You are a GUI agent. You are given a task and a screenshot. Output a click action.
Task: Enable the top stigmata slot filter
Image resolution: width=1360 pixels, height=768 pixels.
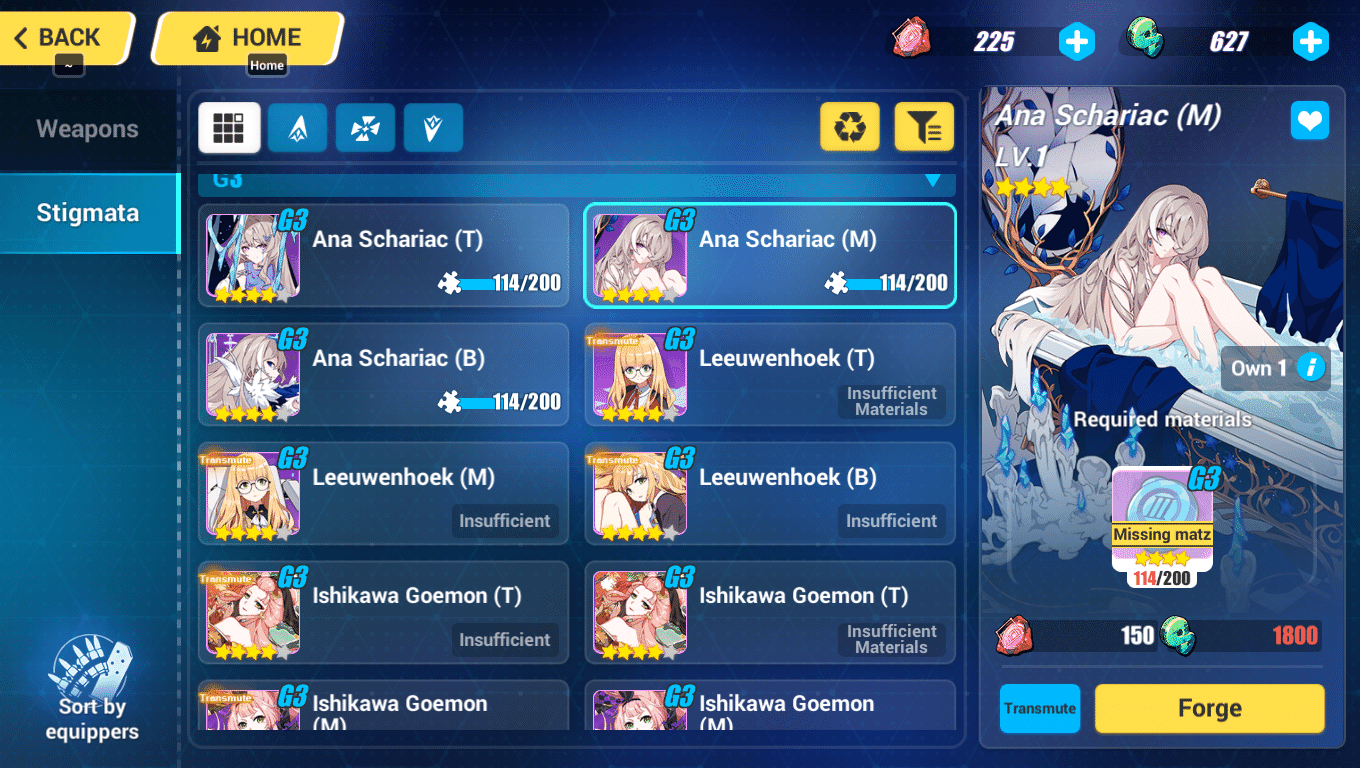click(297, 127)
